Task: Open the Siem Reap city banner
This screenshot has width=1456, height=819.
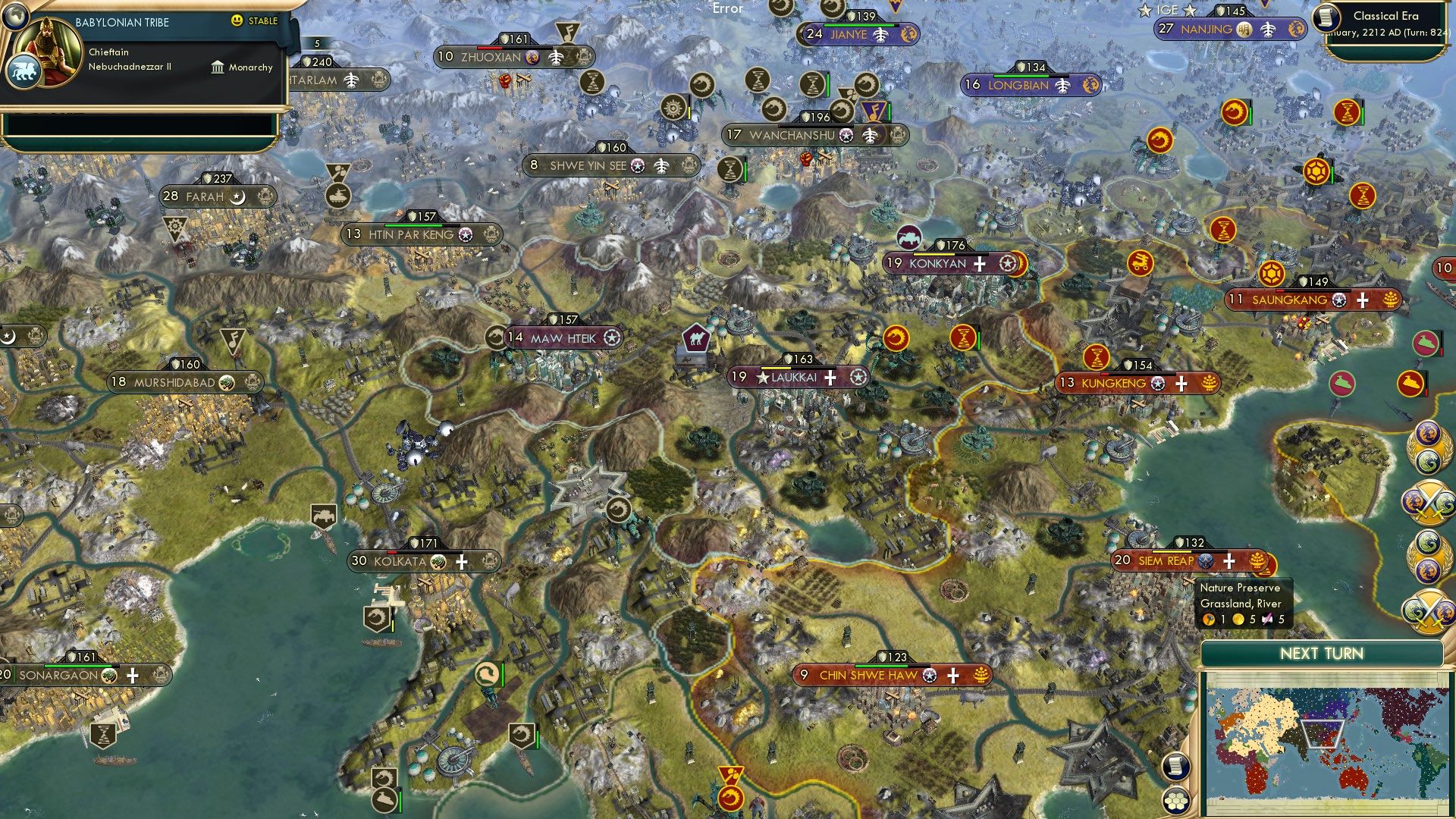Action: (x=1187, y=561)
